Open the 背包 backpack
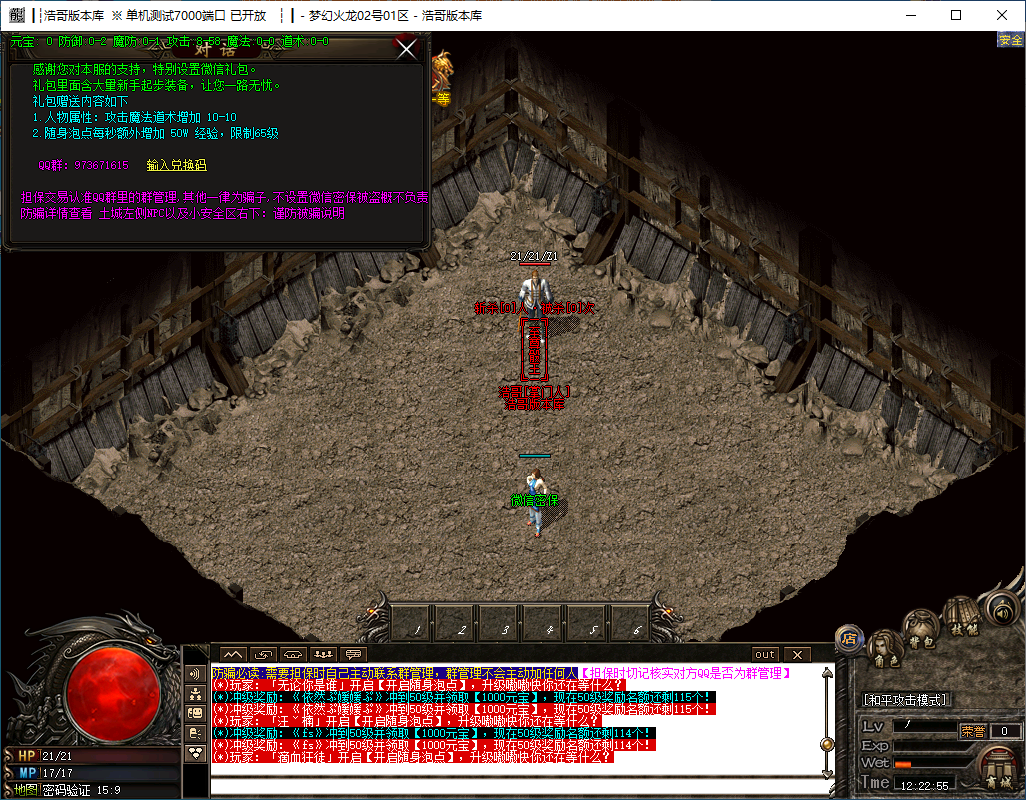The height and width of the screenshot is (800, 1026). (x=921, y=628)
